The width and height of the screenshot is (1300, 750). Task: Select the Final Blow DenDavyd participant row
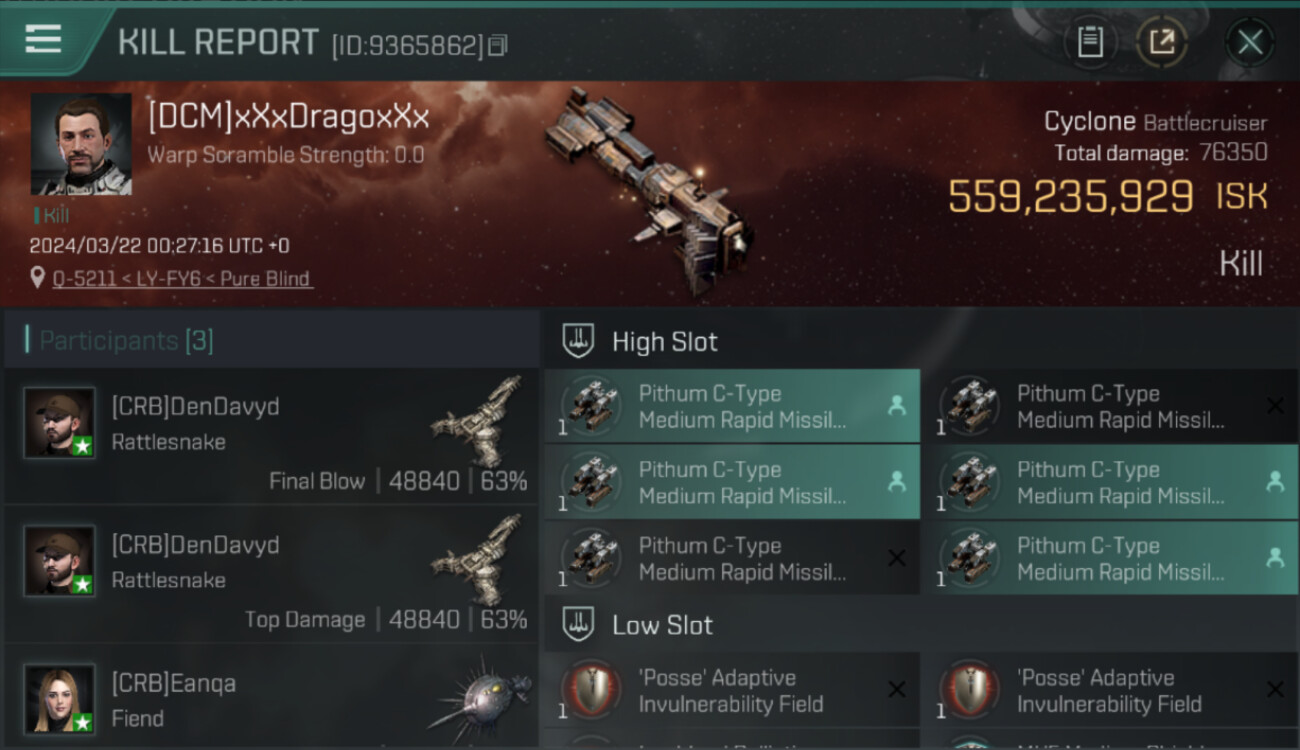click(x=270, y=436)
